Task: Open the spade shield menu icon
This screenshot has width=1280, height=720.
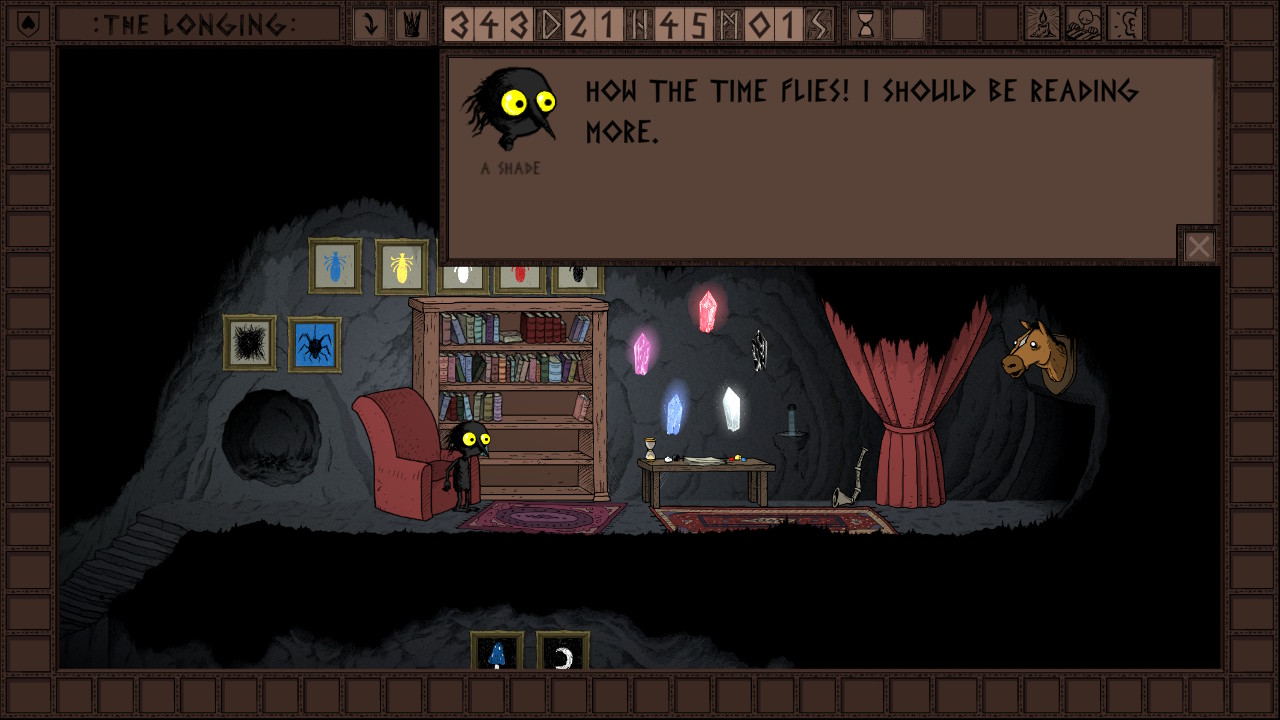Action: pos(26,24)
